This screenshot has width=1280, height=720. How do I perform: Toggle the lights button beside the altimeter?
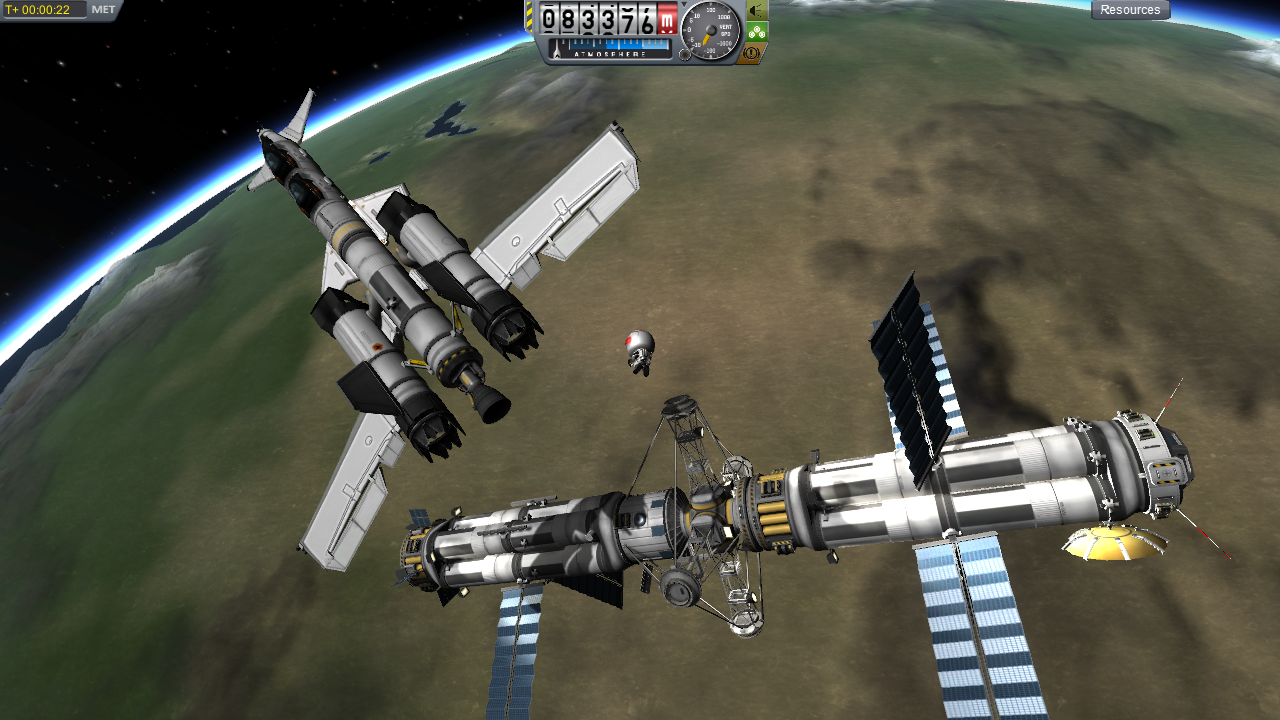click(x=757, y=10)
